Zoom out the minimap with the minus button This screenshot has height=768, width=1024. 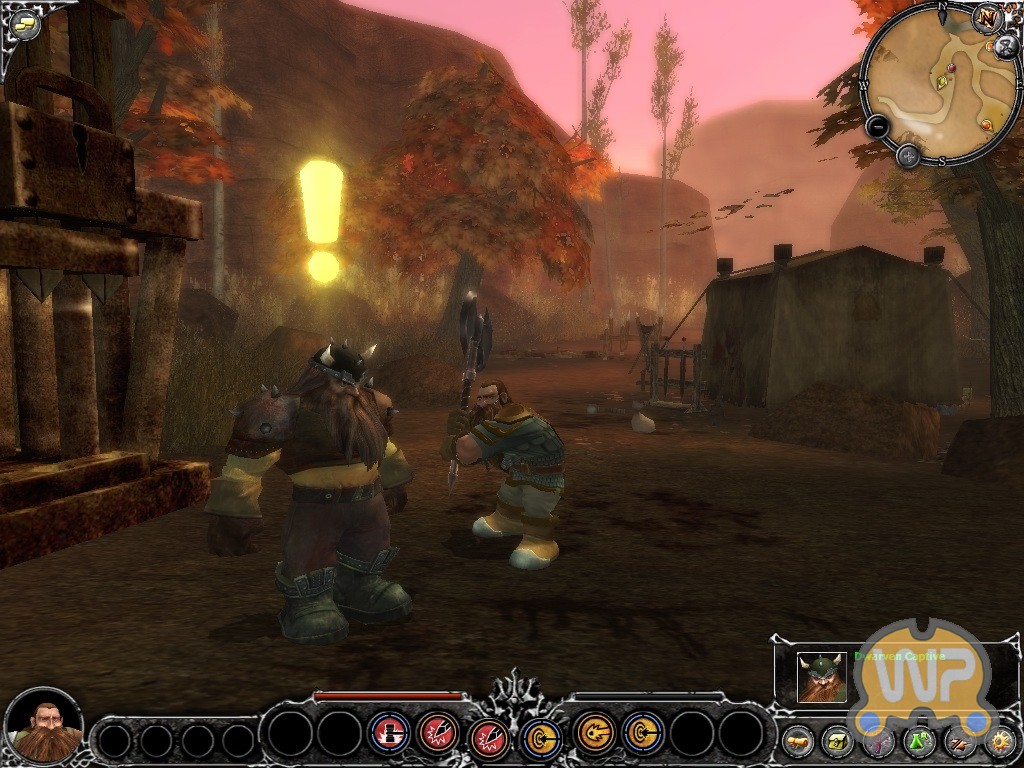click(877, 127)
